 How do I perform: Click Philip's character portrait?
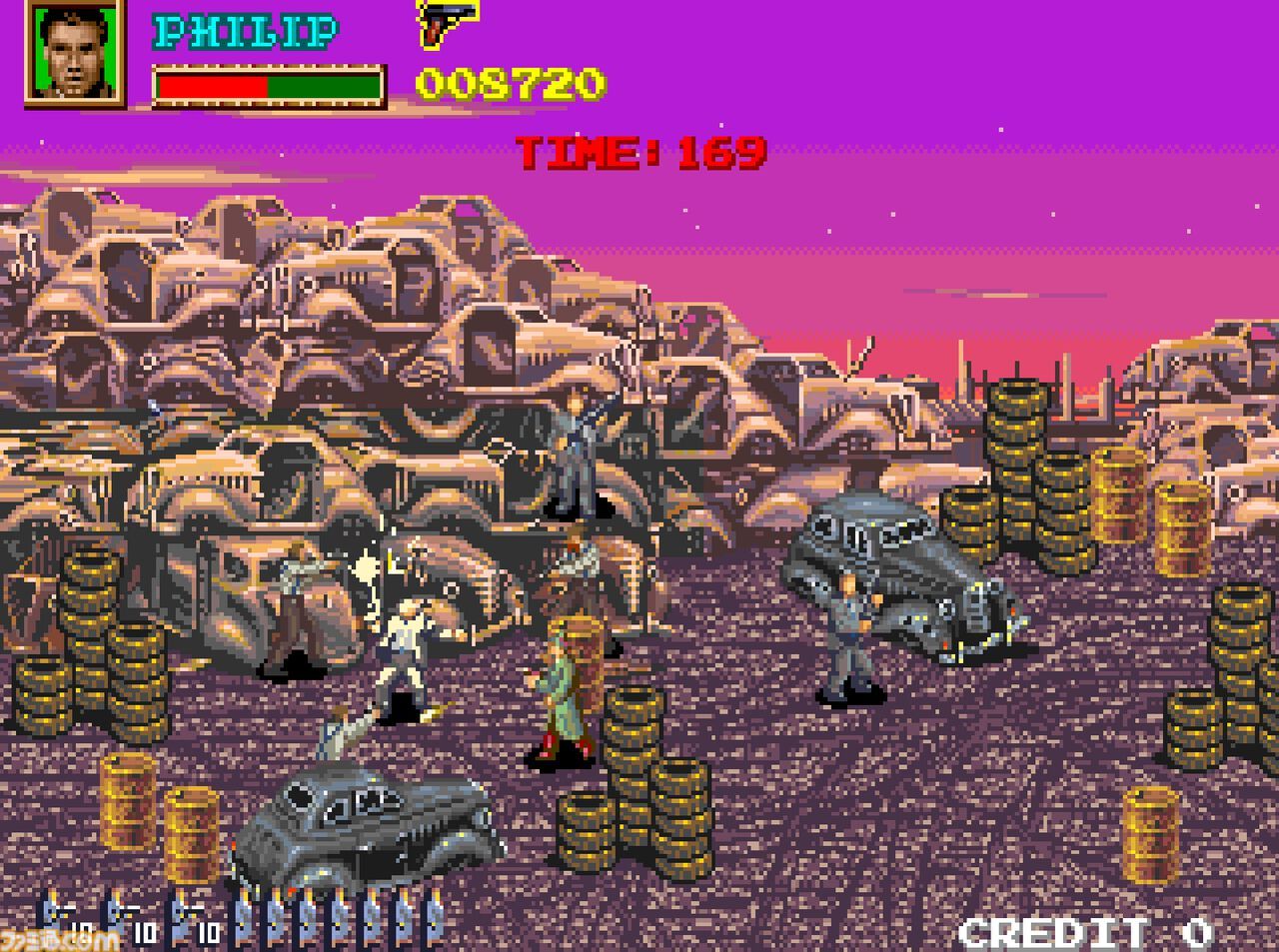pos(75,52)
